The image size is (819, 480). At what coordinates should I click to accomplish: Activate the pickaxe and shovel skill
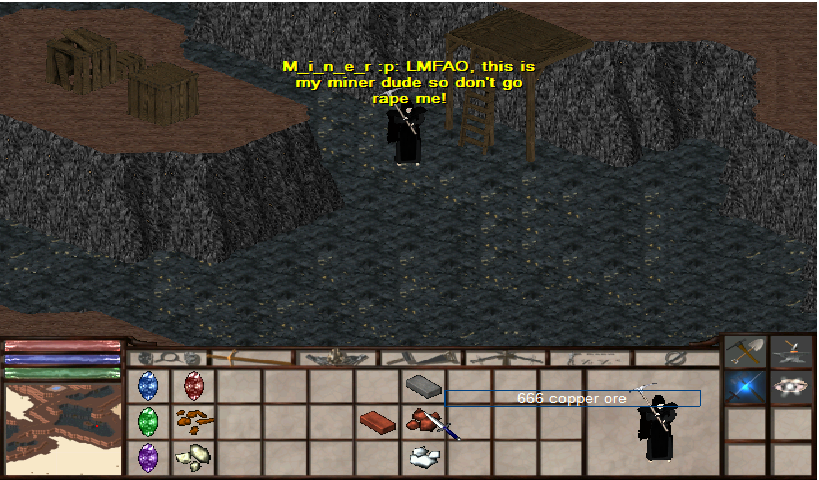[746, 351]
